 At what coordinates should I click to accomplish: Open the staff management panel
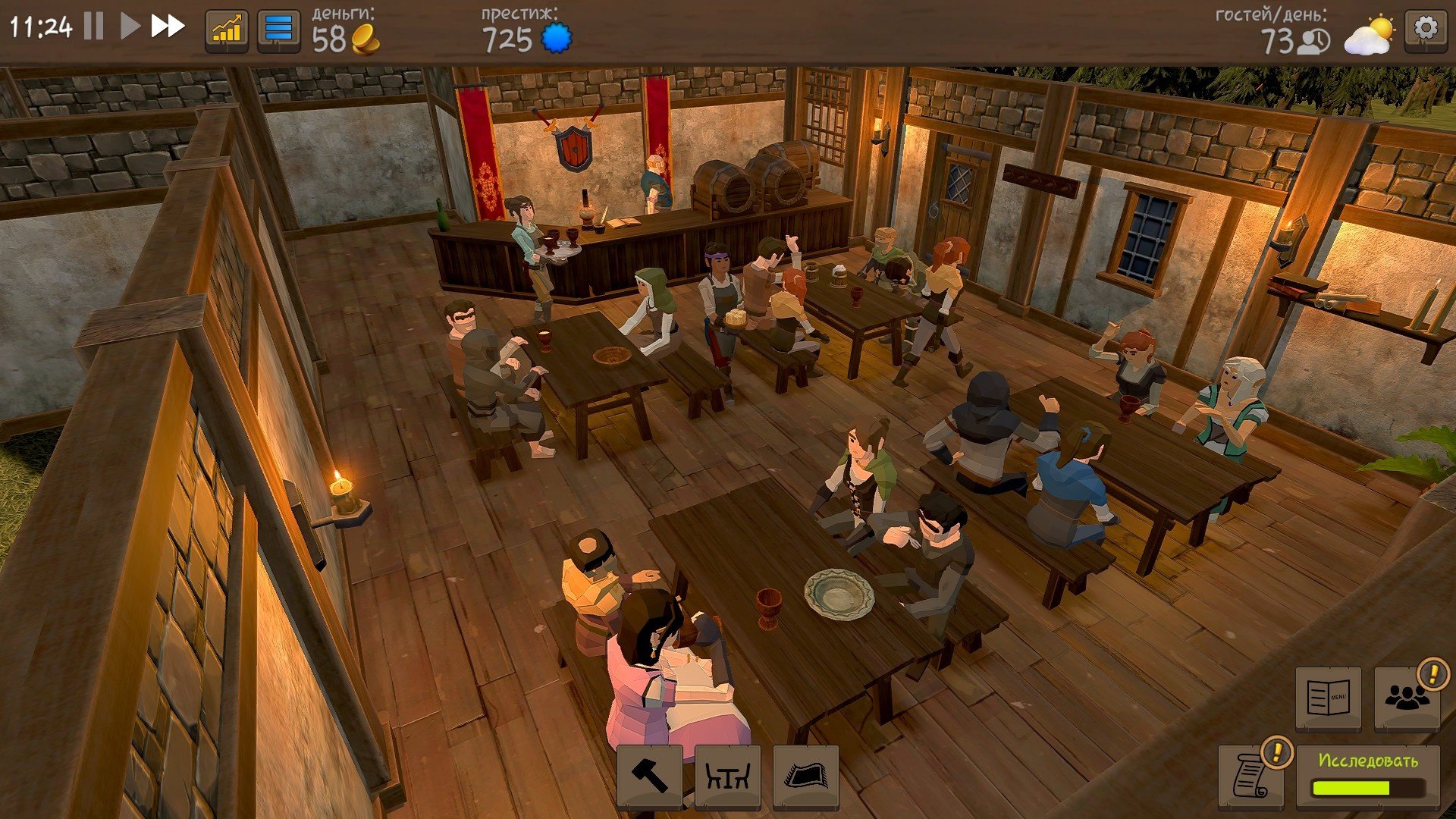click(1406, 698)
